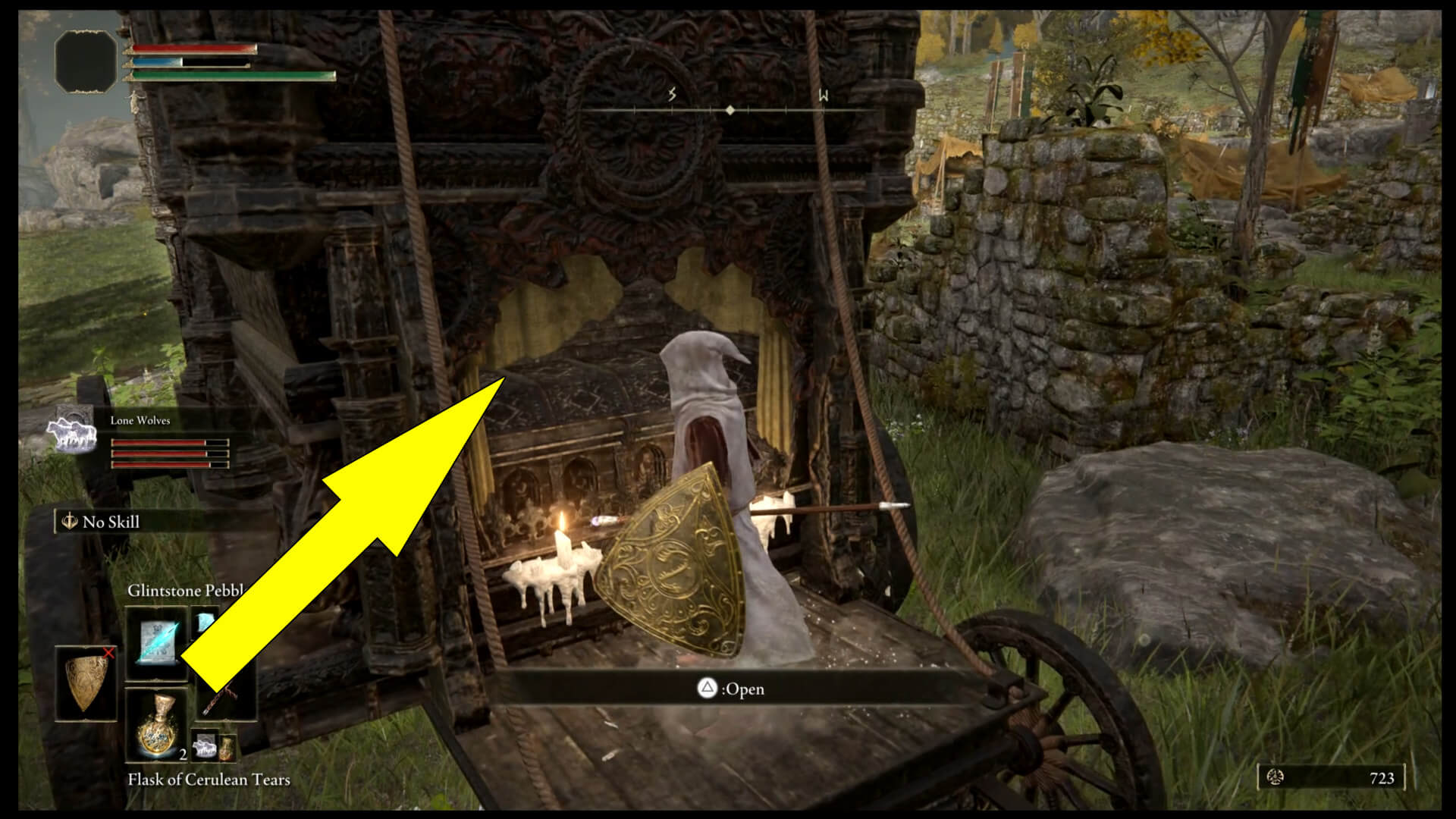Expand the empty equipment frame at top left

click(x=86, y=61)
